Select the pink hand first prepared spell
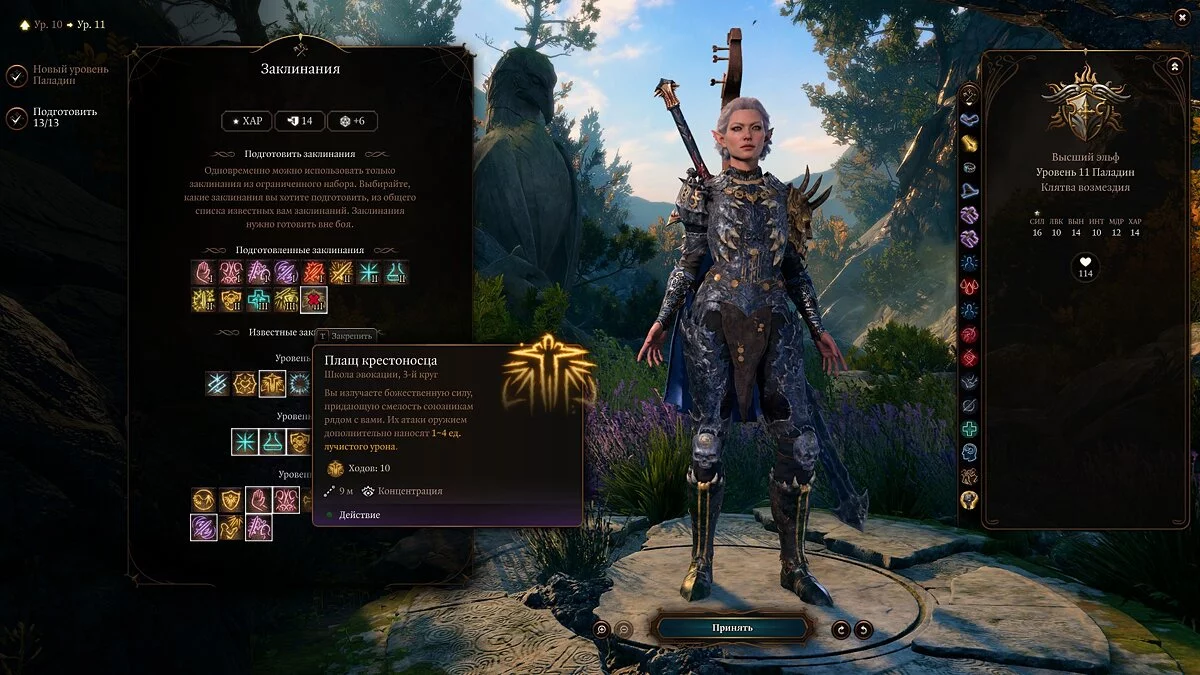This screenshot has width=1200, height=675. (205, 272)
